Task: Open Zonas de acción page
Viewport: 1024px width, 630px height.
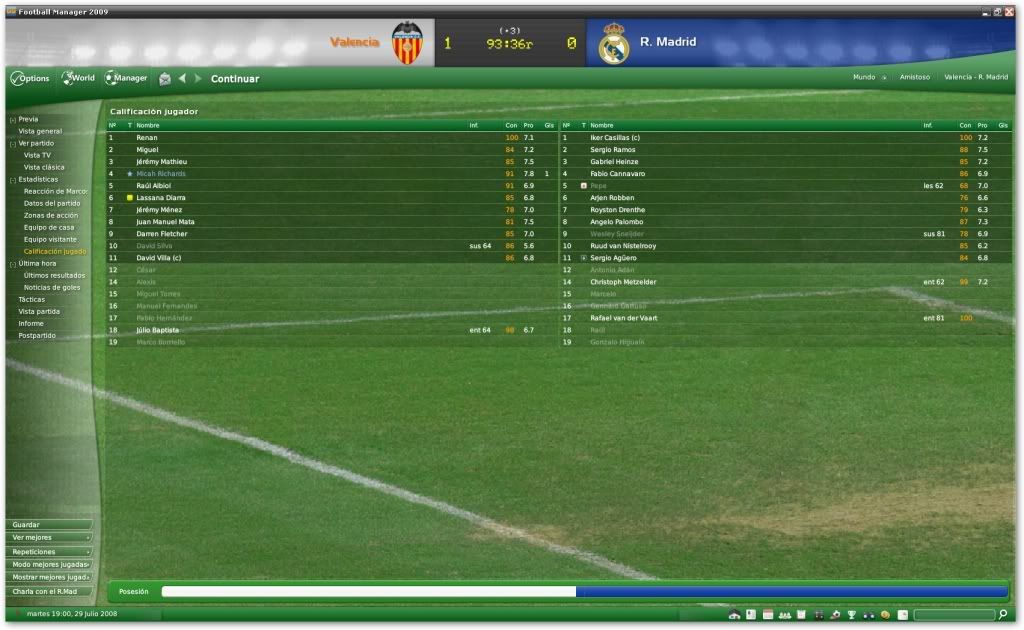Action: point(51,215)
